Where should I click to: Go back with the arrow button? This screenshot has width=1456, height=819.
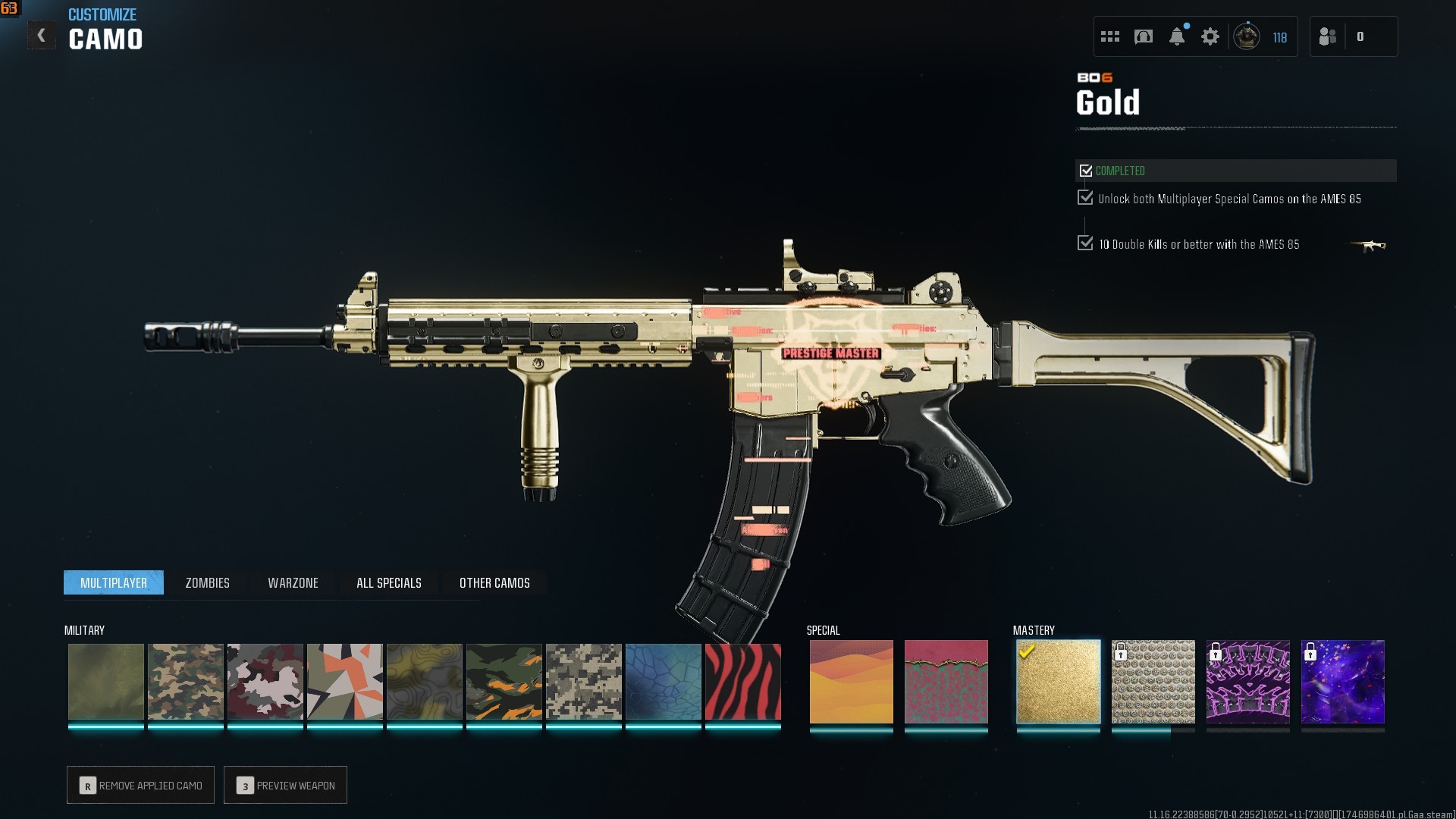[x=42, y=36]
